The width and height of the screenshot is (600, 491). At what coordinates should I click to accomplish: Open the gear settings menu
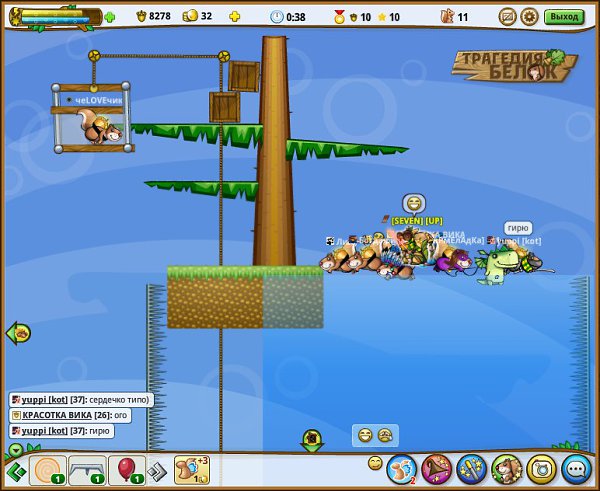click(x=529, y=16)
